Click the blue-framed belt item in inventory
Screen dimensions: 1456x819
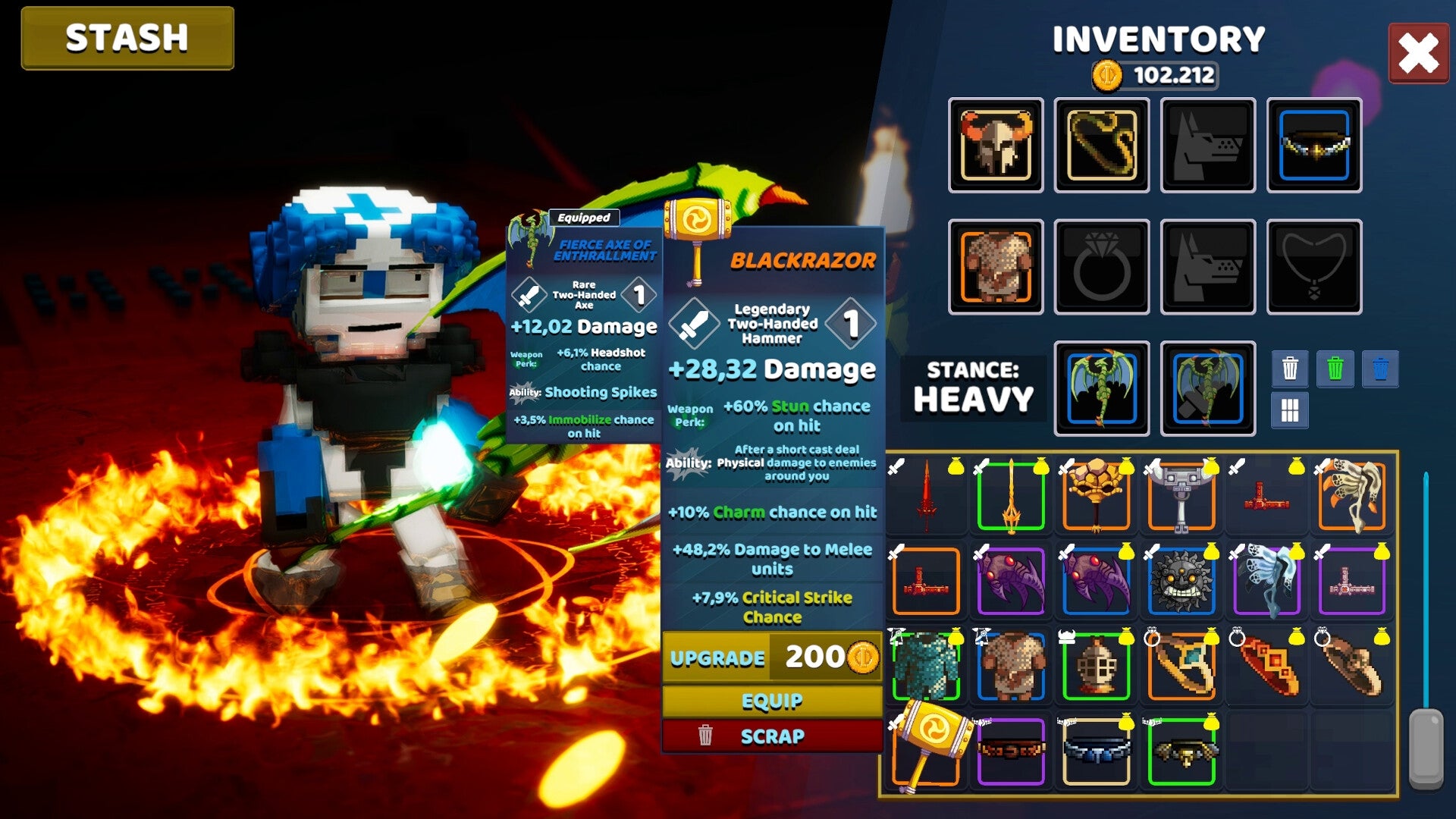click(1097, 747)
